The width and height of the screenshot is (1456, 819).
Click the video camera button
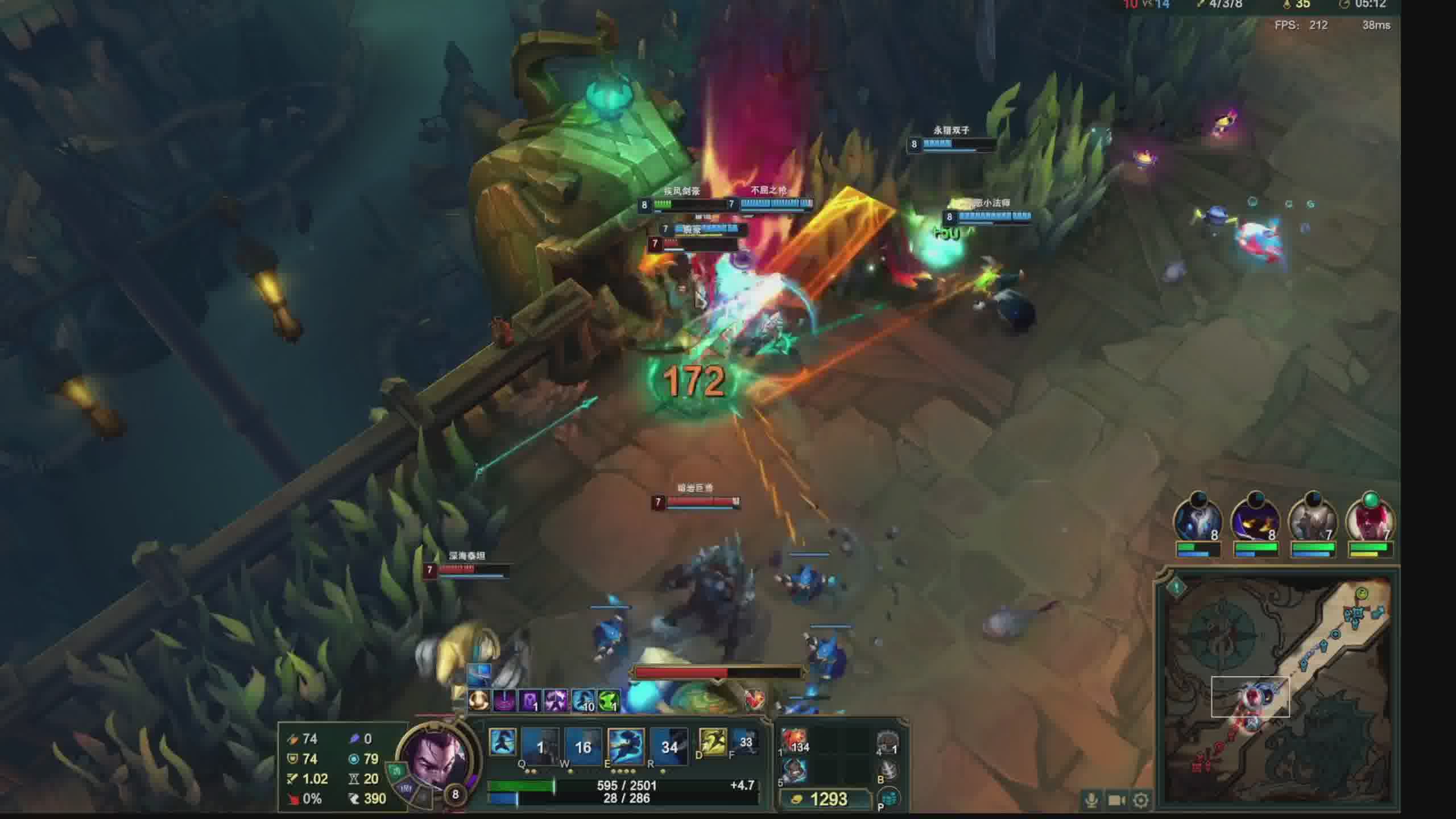click(1116, 800)
